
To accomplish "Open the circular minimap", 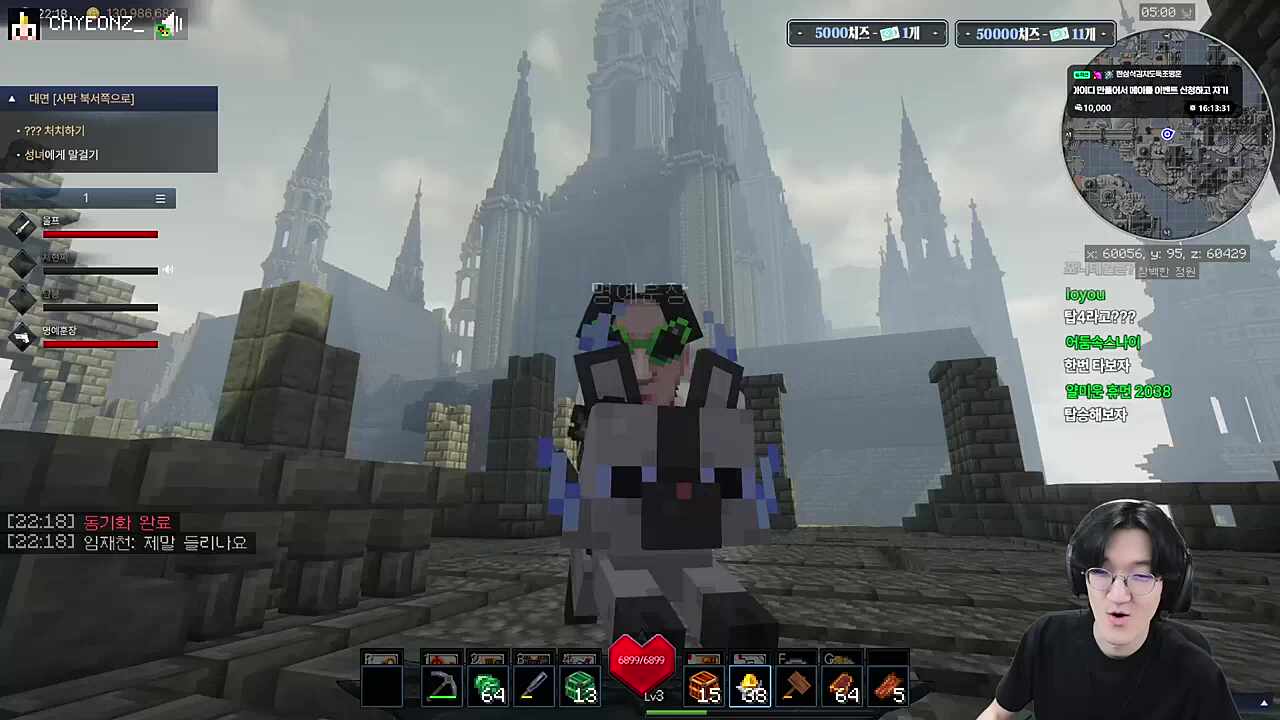I will (x=1166, y=180).
